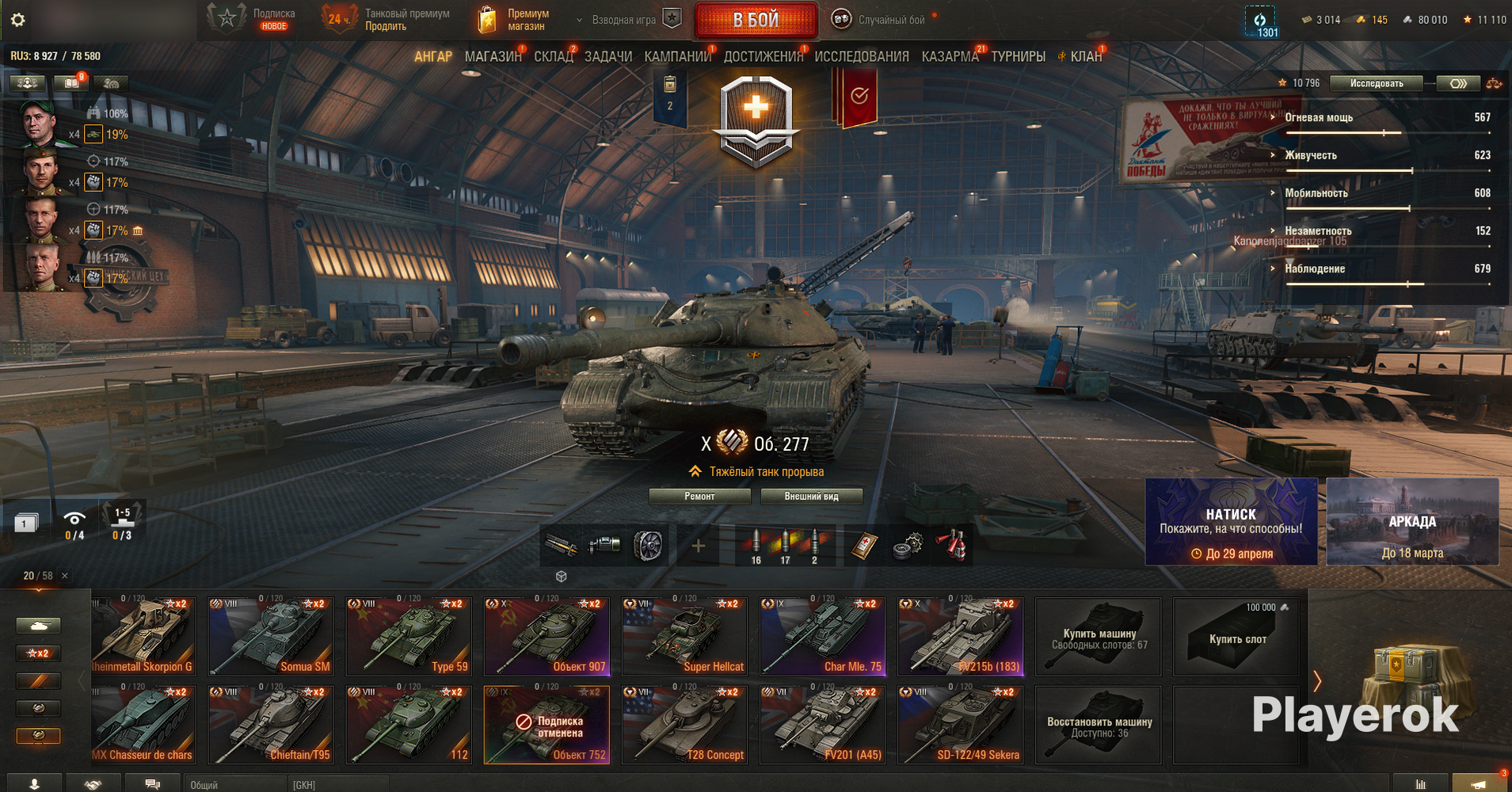Image resolution: width=1512 pixels, height=792 pixels.
Task: Select the Type 59 tank card
Action: (x=409, y=636)
